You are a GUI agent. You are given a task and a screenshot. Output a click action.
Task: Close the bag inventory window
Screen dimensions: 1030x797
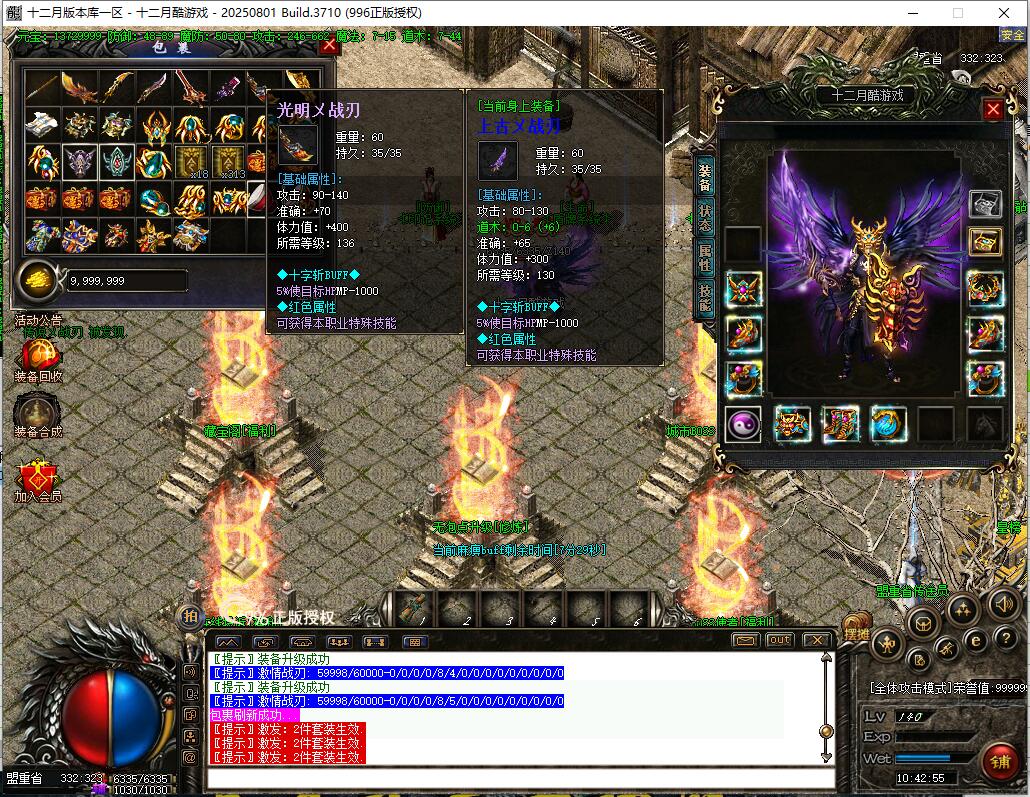(329, 45)
